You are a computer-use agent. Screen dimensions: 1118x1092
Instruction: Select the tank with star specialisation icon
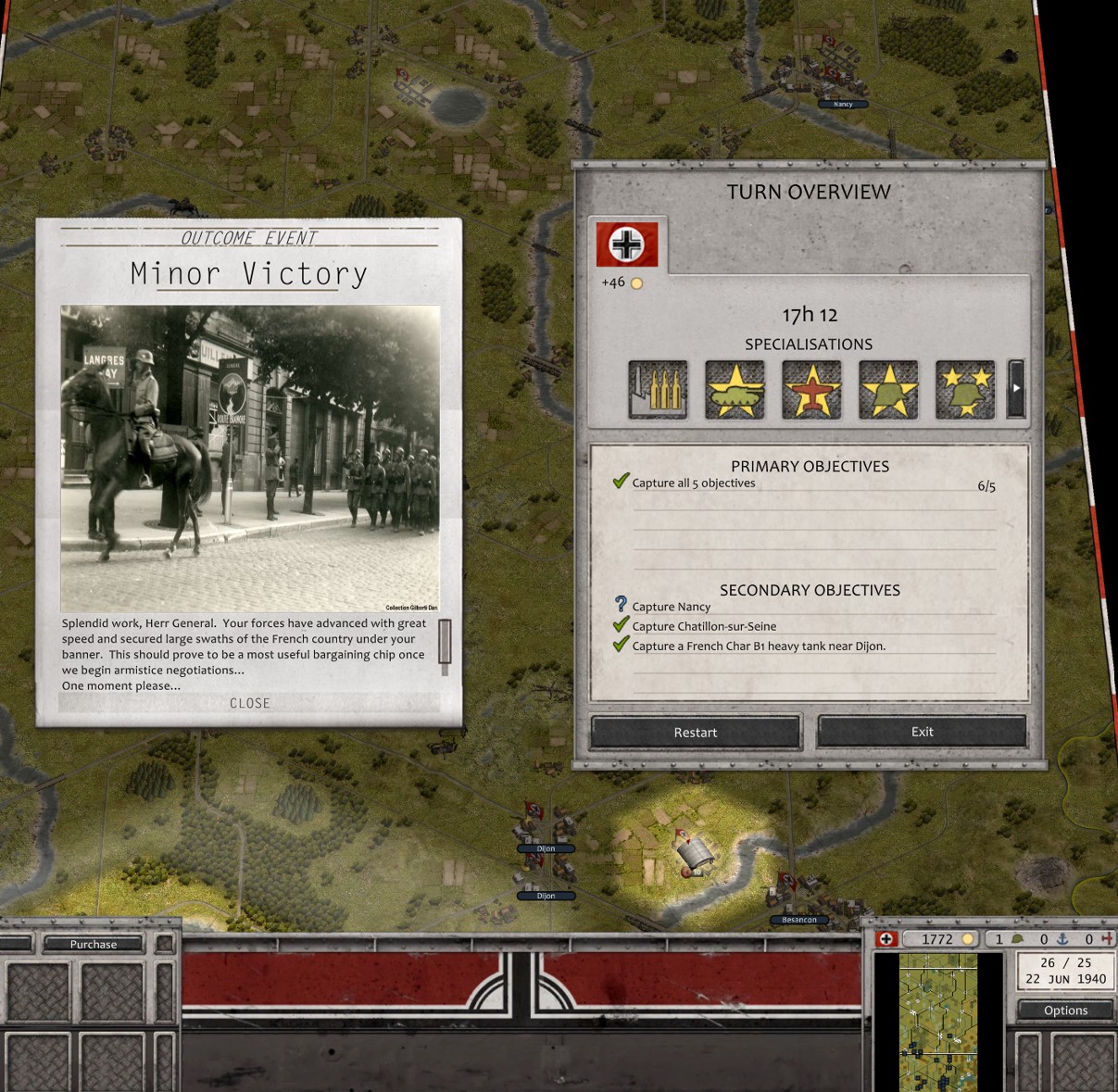tap(735, 389)
